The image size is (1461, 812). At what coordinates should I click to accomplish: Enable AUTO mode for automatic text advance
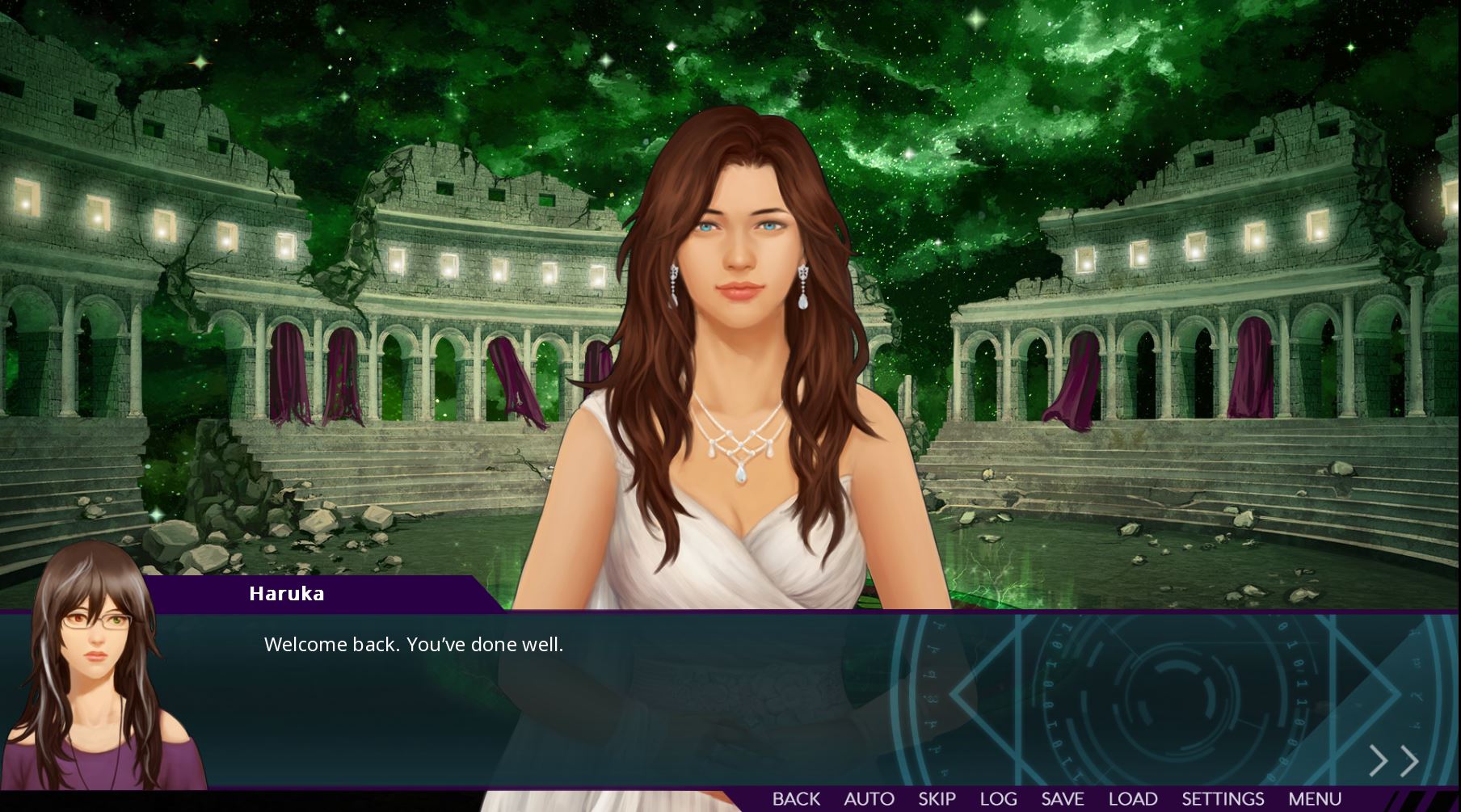pos(870,798)
